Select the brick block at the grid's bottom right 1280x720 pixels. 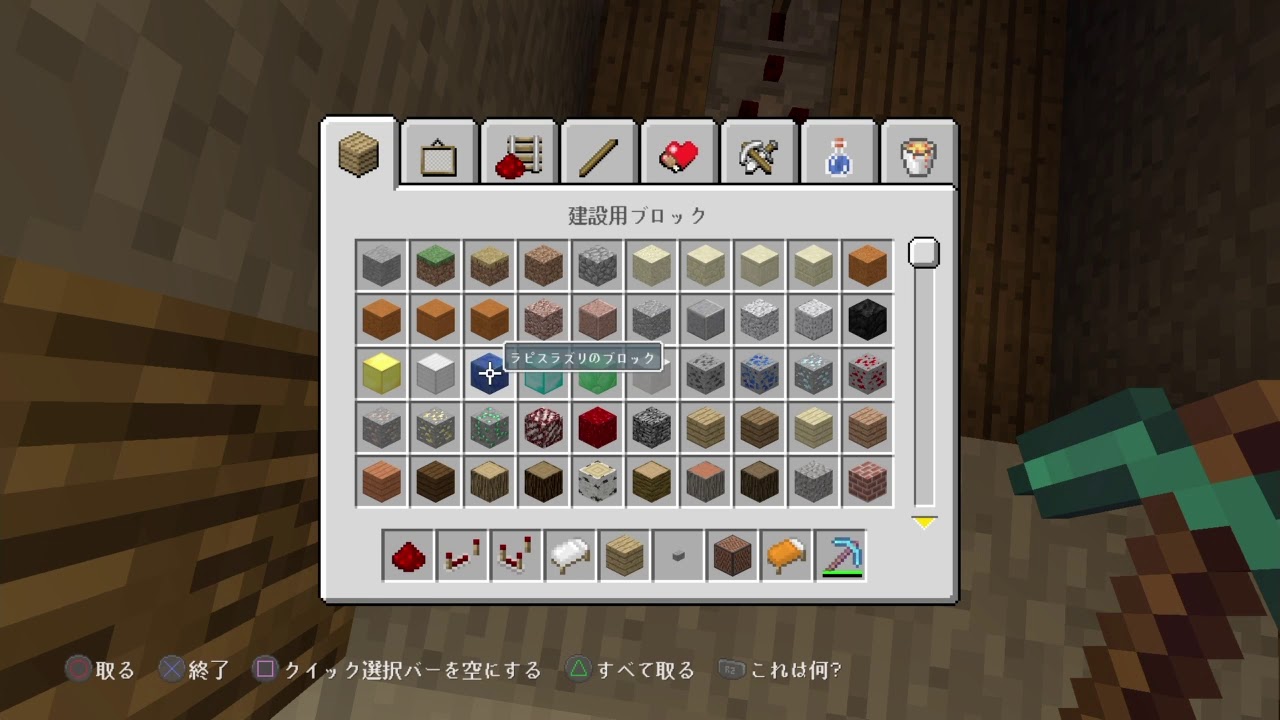pos(868,482)
